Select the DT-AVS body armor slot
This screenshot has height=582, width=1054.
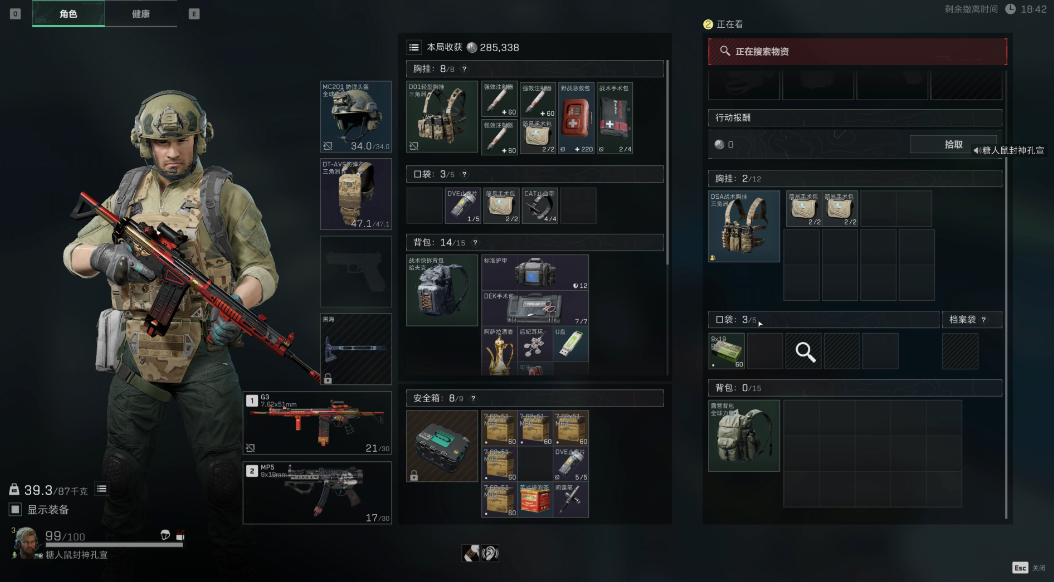click(x=356, y=193)
